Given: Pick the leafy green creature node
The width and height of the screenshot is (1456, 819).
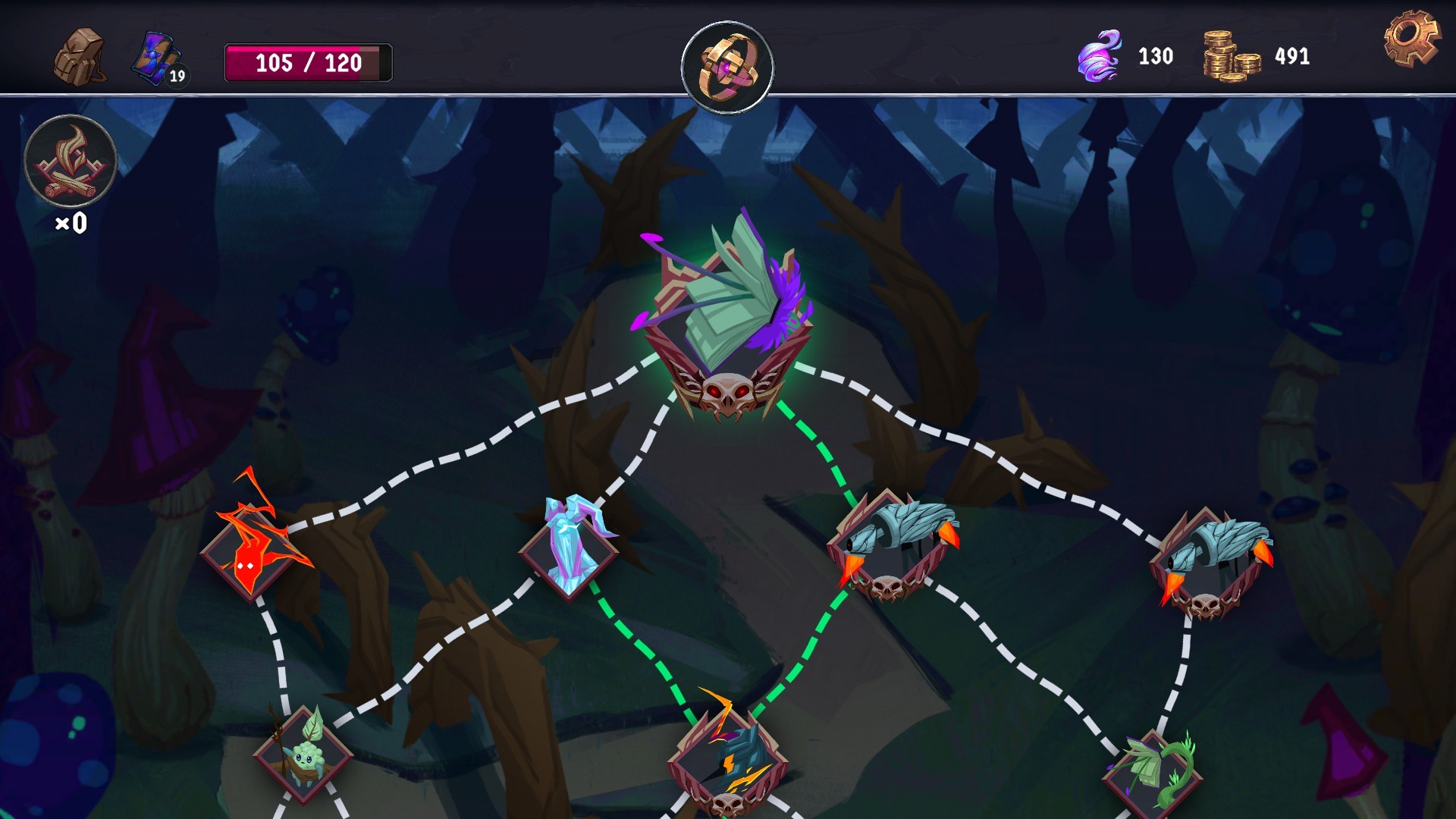Looking at the screenshot, I should [x=303, y=752].
